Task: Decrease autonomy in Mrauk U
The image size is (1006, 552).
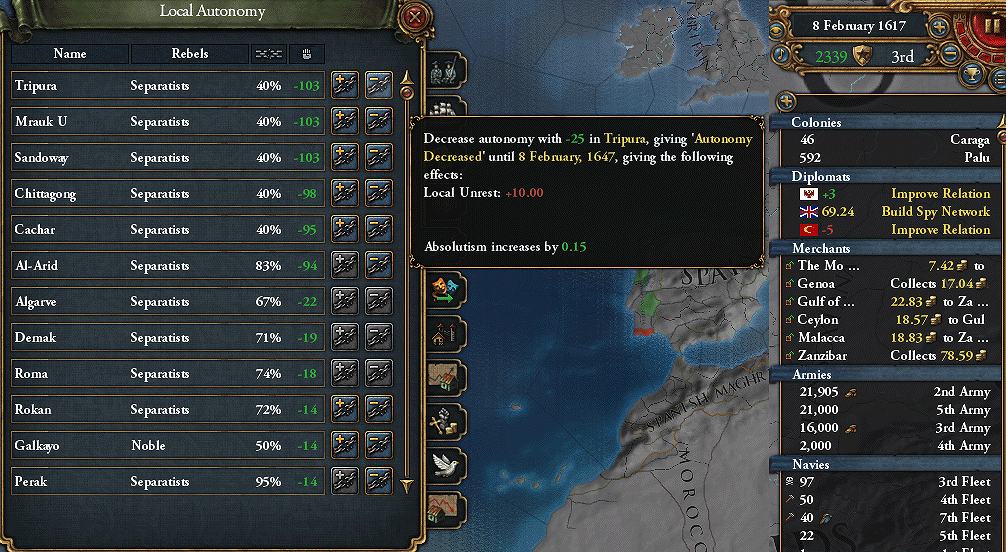Action: pyautogui.click(x=378, y=122)
